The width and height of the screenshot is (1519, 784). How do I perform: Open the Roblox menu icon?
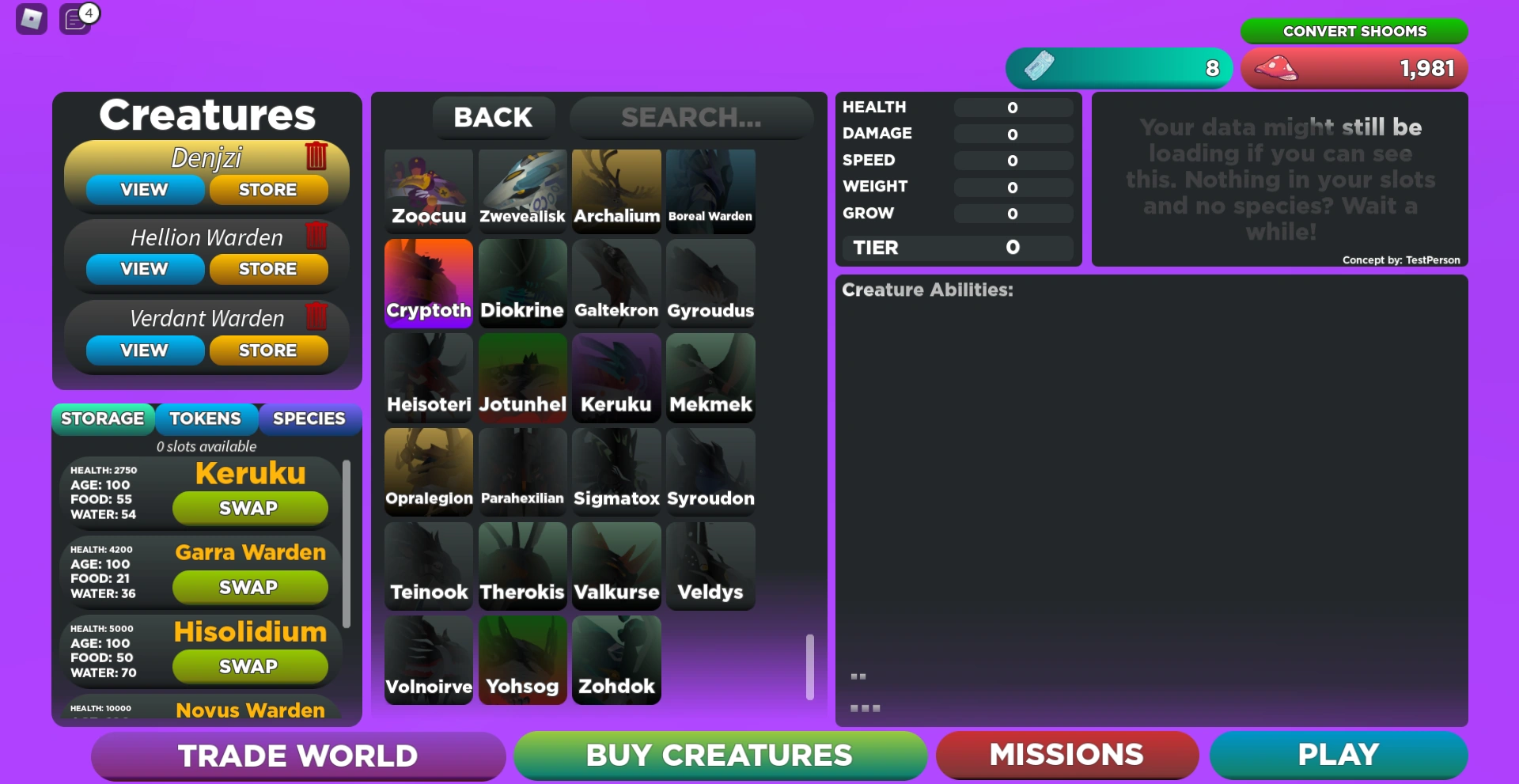30,19
